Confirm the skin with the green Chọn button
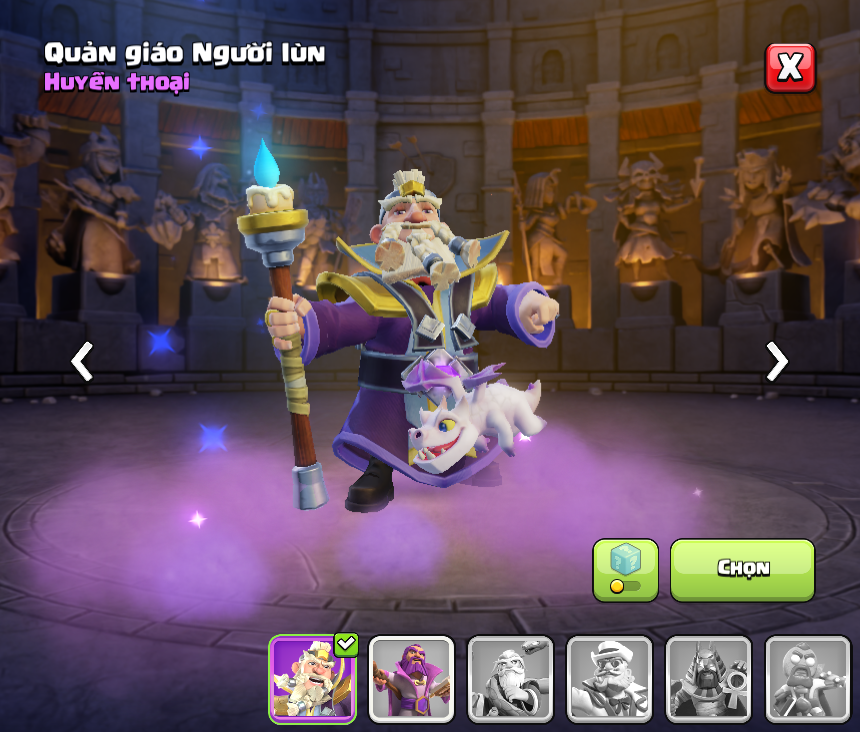The image size is (860, 732). pyautogui.click(x=742, y=569)
